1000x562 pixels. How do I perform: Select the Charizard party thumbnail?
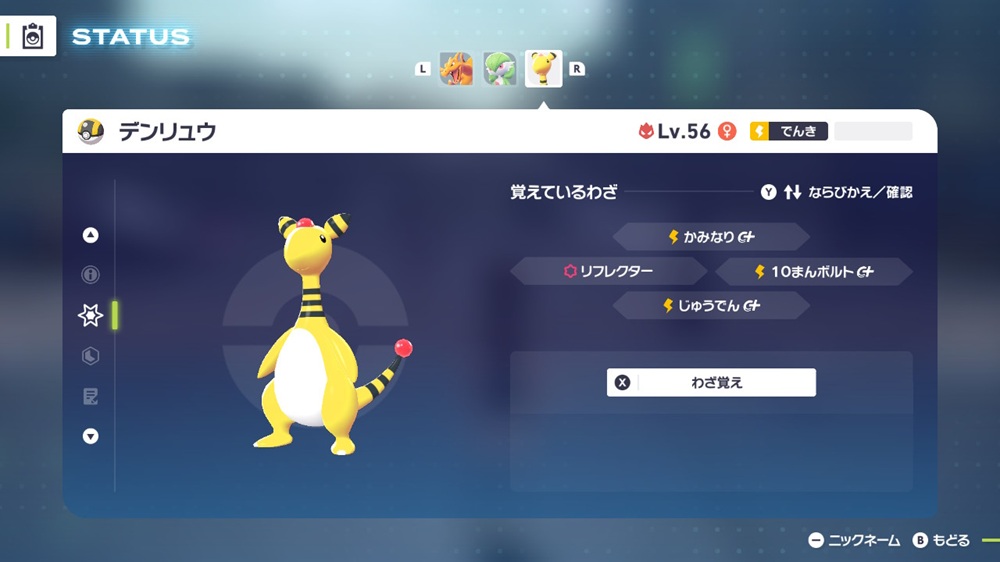pyautogui.click(x=456, y=69)
